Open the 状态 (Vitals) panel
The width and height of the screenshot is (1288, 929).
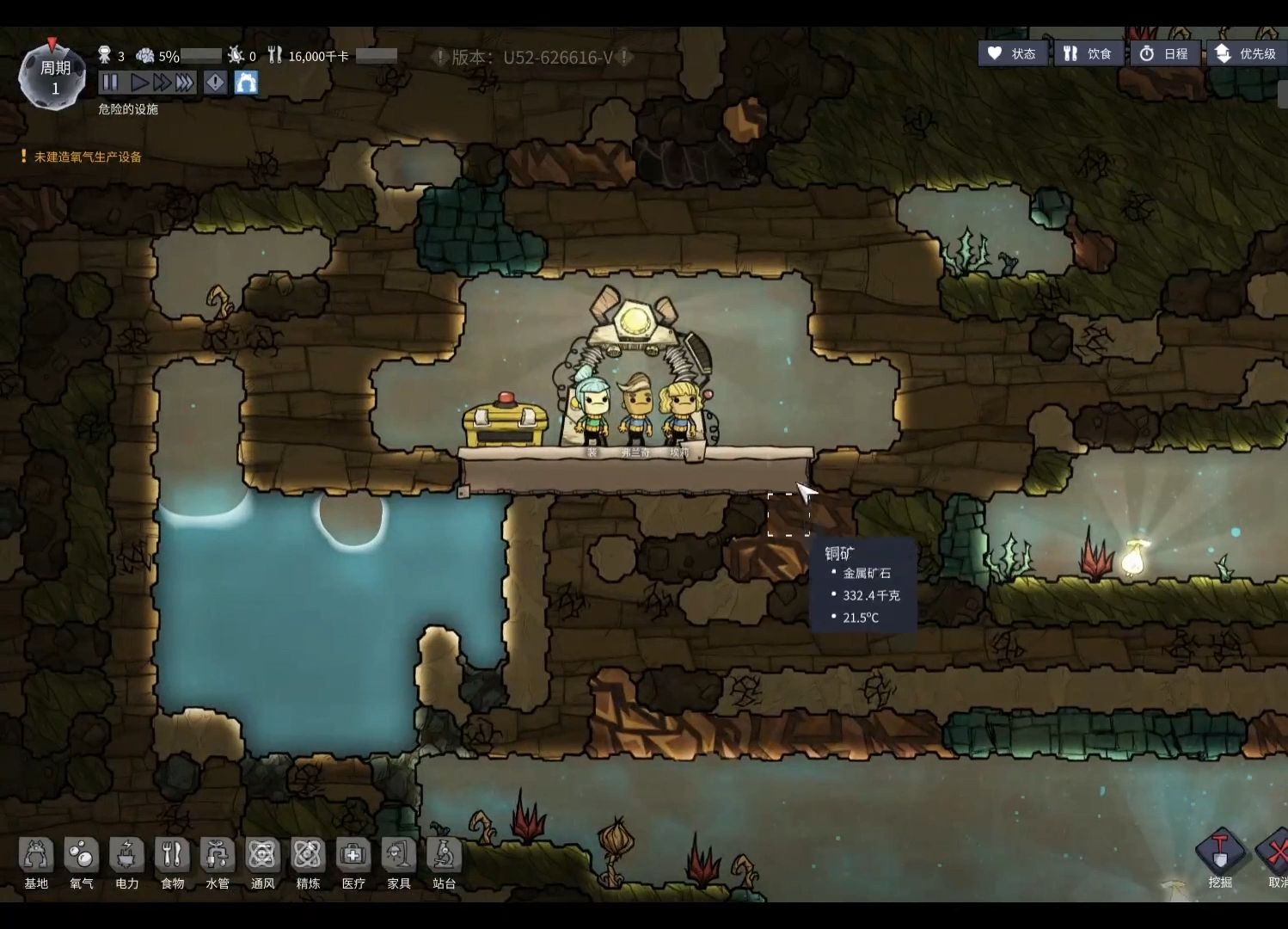1013,53
